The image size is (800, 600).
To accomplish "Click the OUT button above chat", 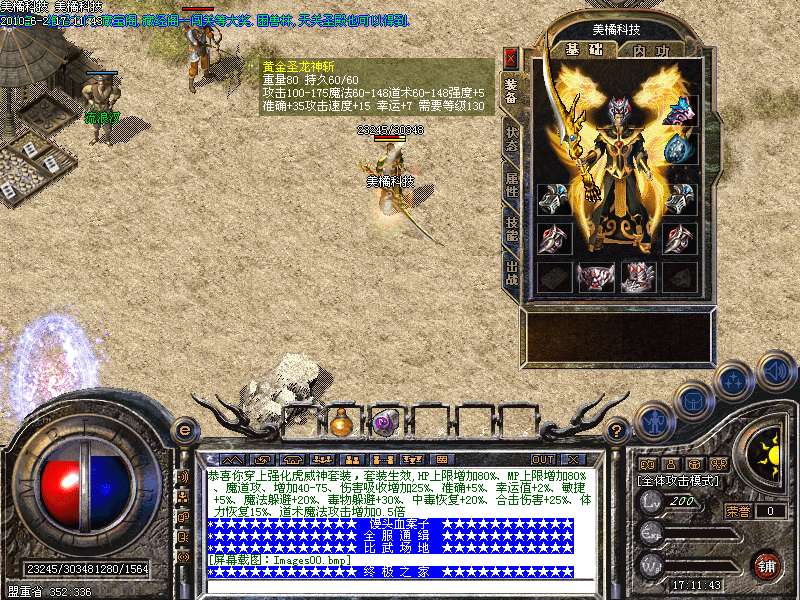I will tap(543, 459).
